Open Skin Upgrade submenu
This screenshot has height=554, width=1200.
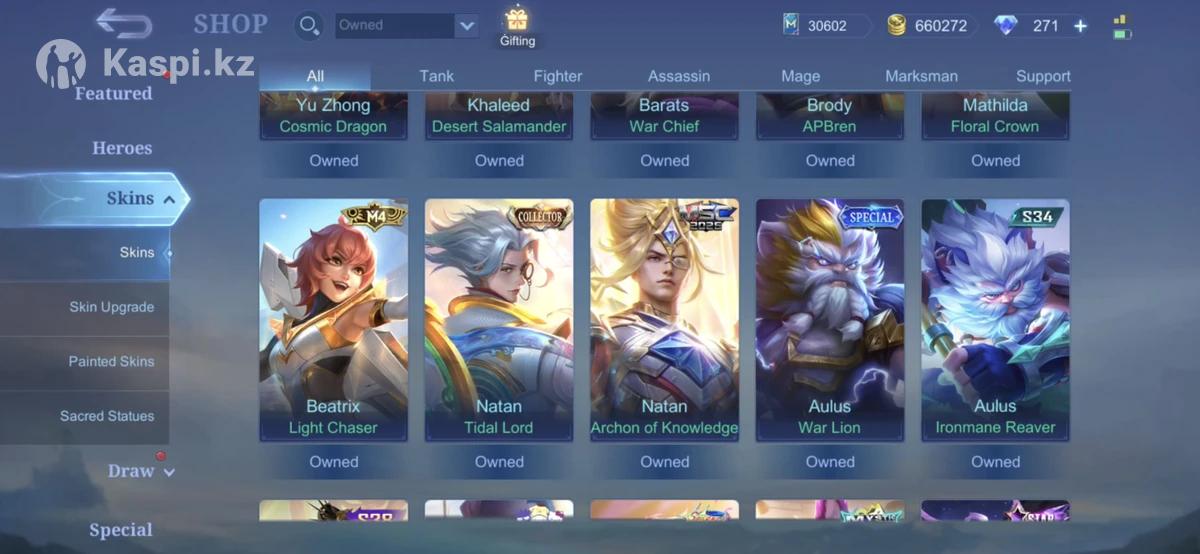point(111,307)
